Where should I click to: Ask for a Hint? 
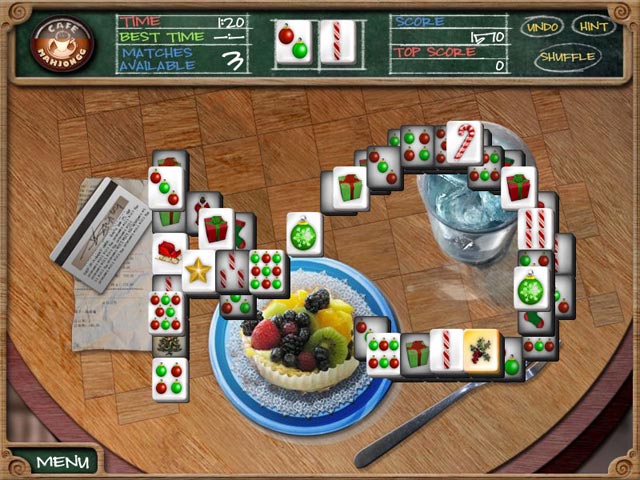tap(594, 26)
